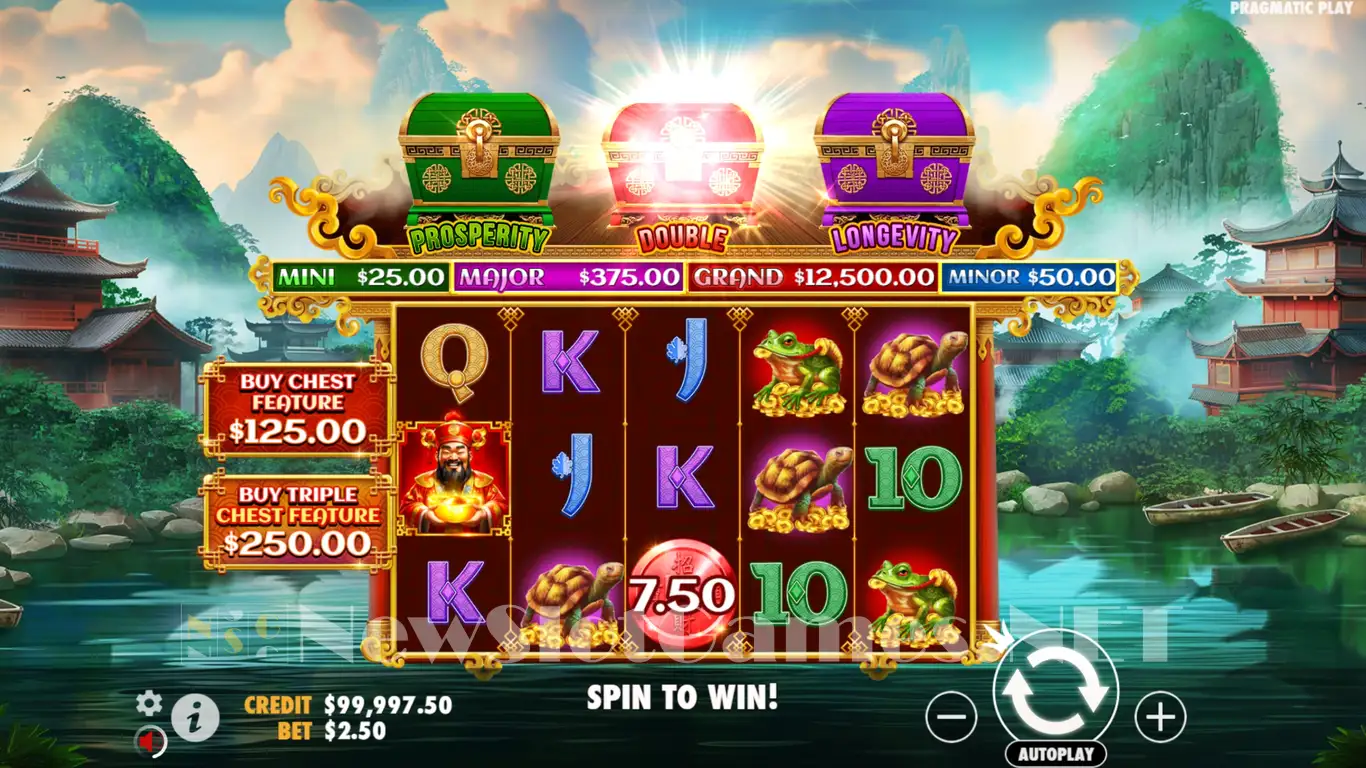Toggle the sound speaker icon
The height and width of the screenshot is (768, 1366).
pyautogui.click(x=150, y=741)
